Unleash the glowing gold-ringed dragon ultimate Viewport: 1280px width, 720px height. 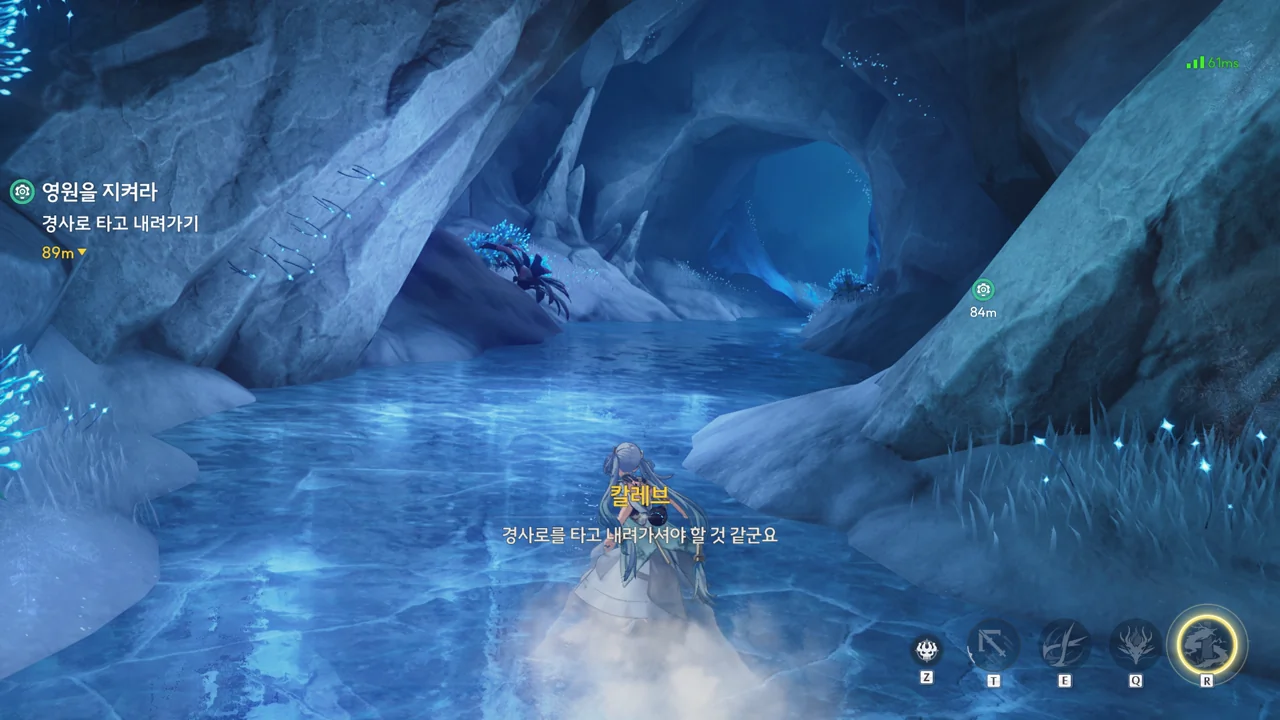point(1207,643)
